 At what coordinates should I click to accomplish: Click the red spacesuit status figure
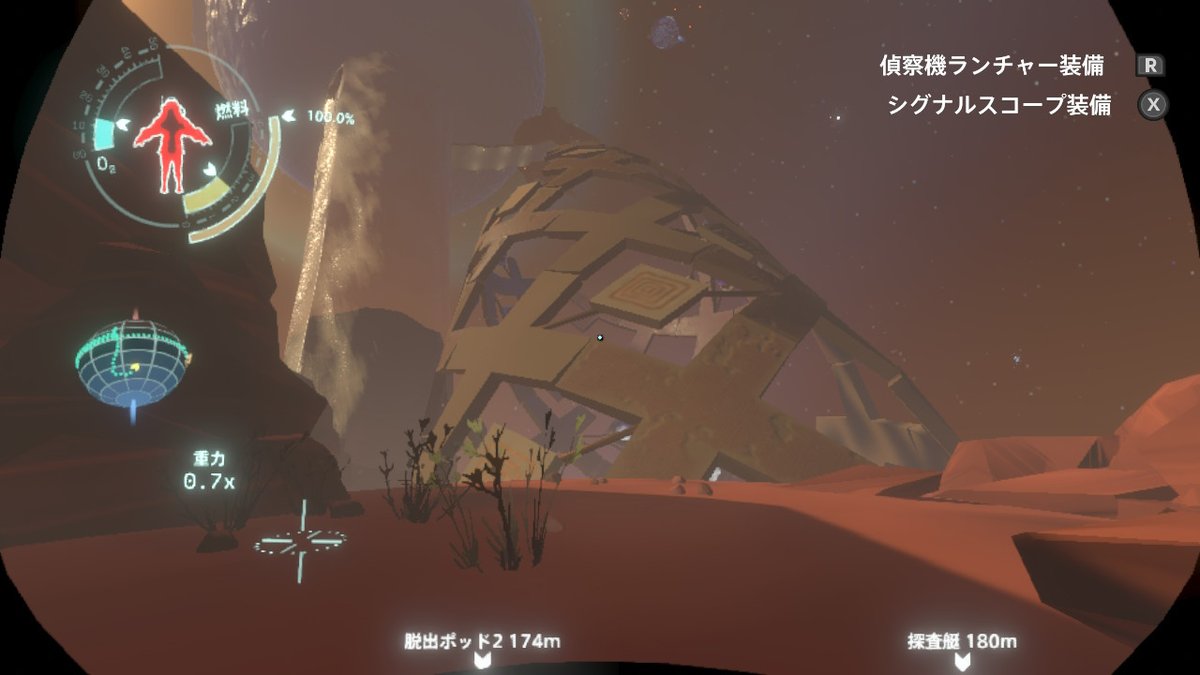pyautogui.click(x=171, y=143)
